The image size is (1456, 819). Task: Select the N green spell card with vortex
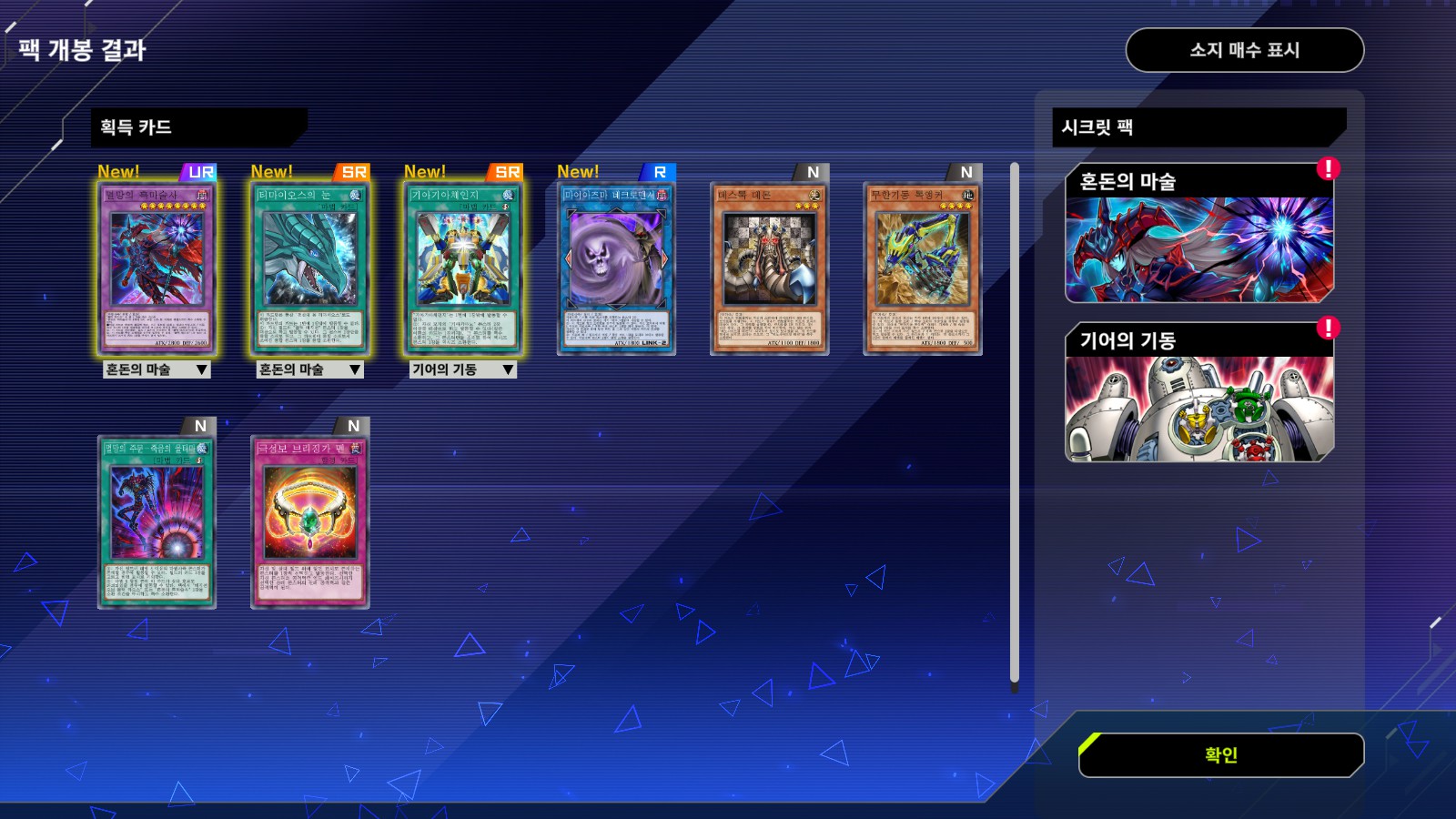coord(157,521)
